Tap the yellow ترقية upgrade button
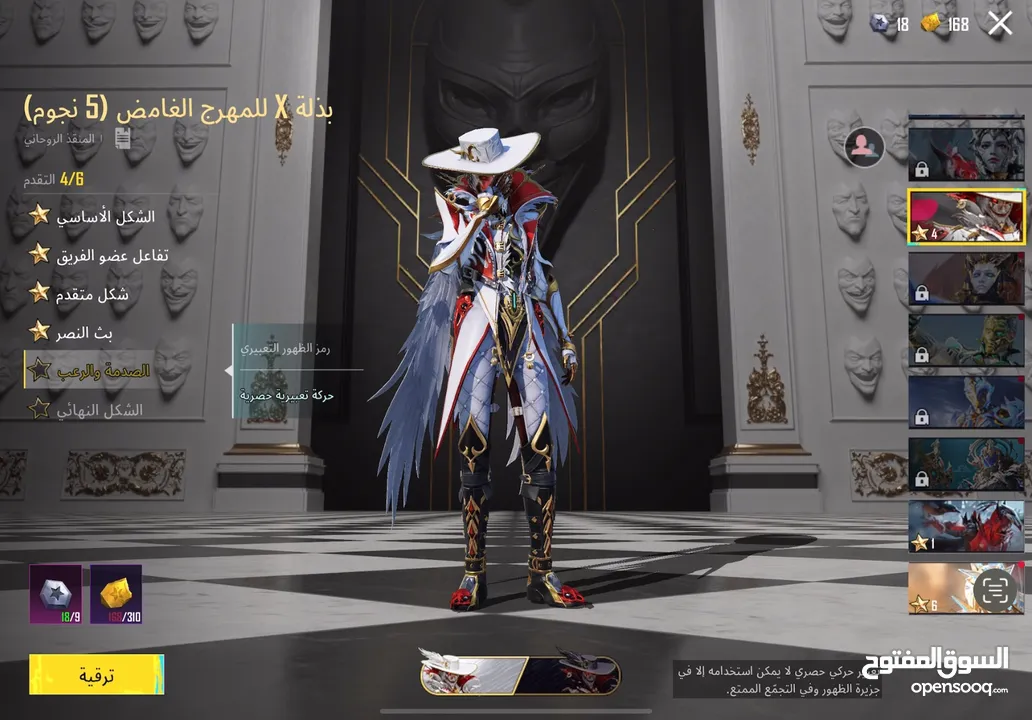Viewport: 1032px width, 720px height. click(x=96, y=675)
